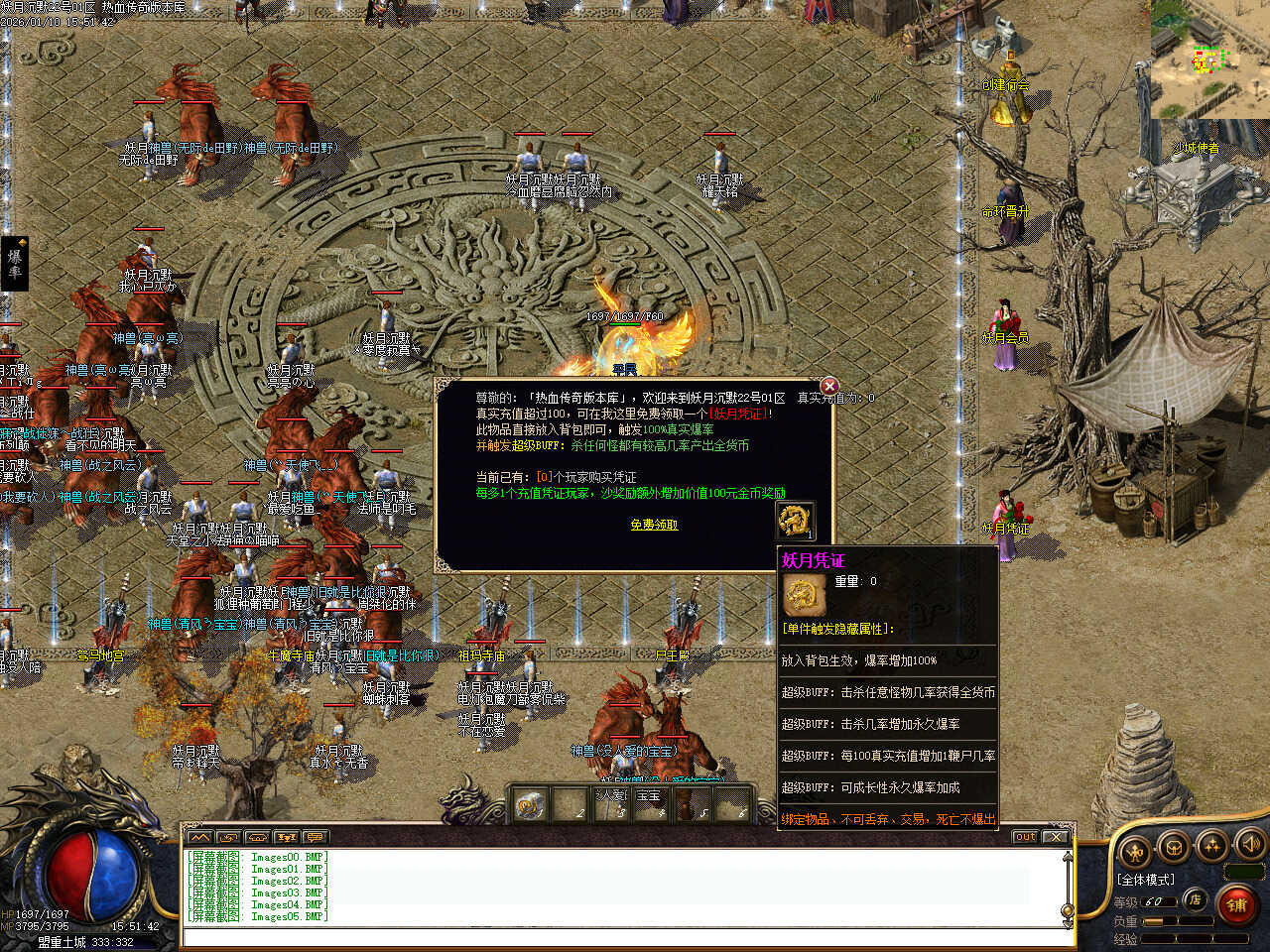Click the chat text input field
Viewport: 1270px width, 952px height.
tap(625, 938)
